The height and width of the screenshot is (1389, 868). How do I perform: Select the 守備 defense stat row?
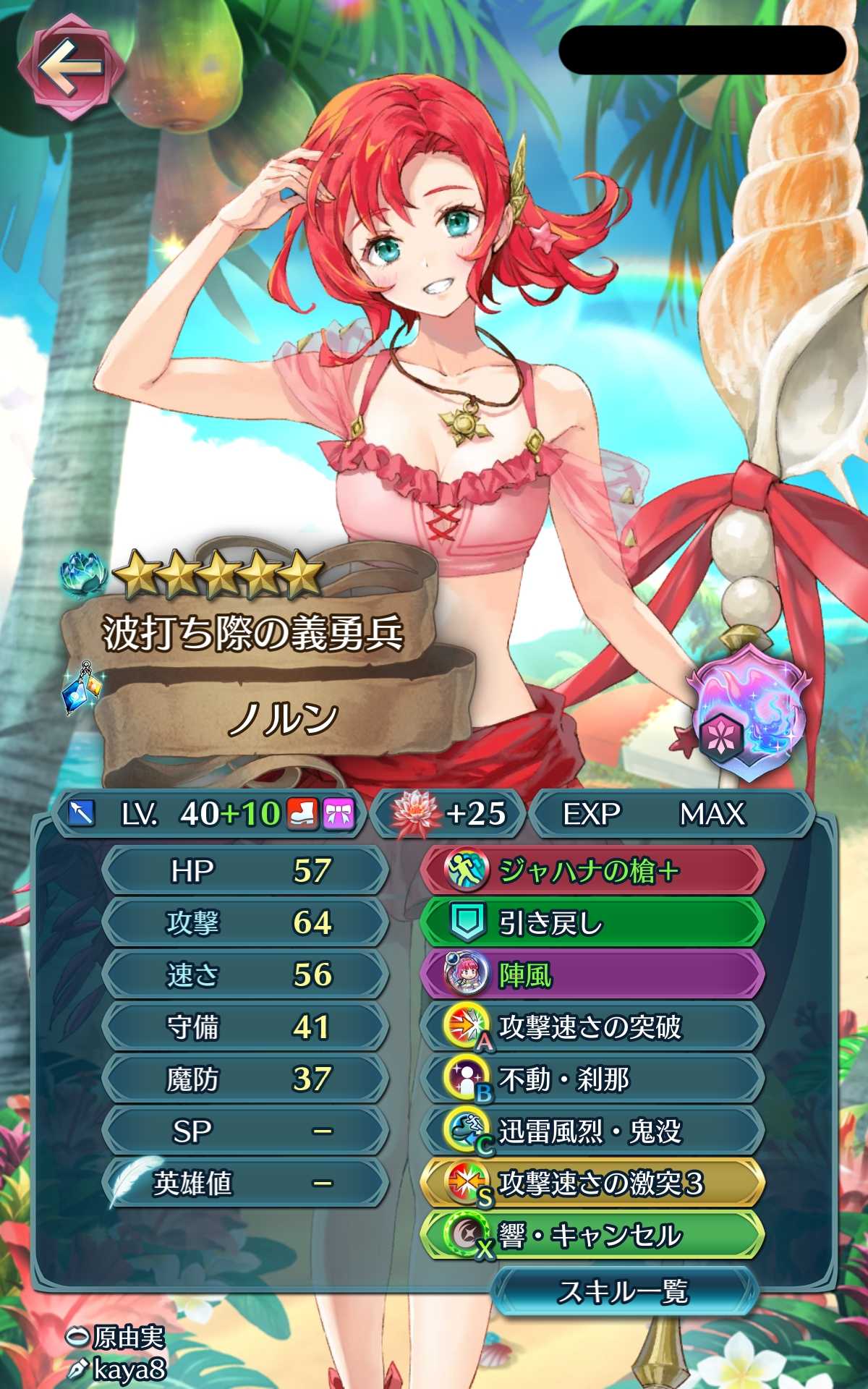pyautogui.click(x=244, y=1027)
